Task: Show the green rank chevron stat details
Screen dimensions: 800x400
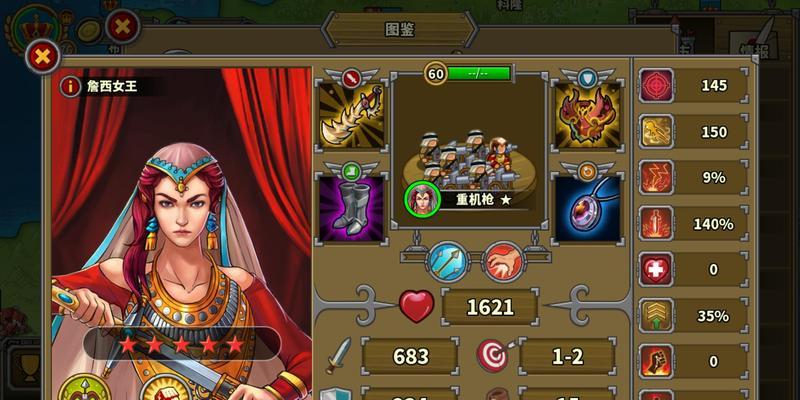Action: tap(658, 316)
